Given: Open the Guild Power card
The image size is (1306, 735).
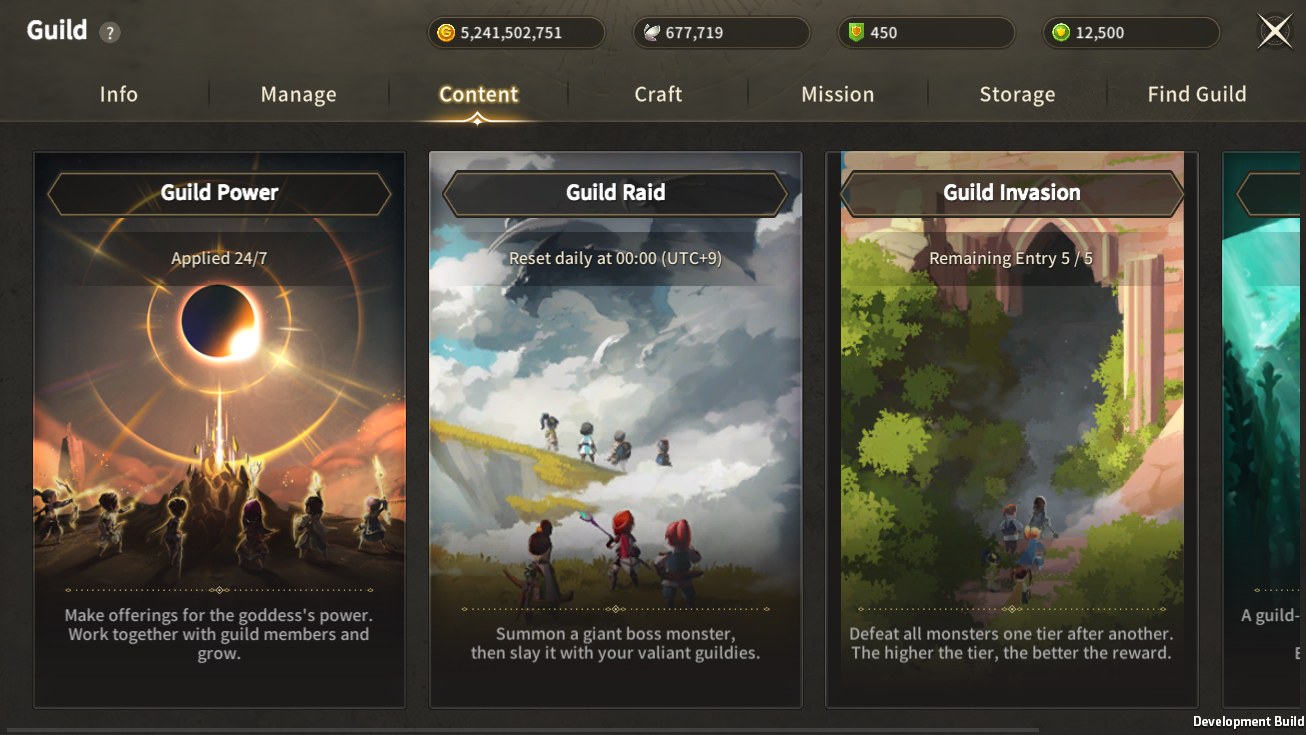Looking at the screenshot, I should tap(219, 430).
